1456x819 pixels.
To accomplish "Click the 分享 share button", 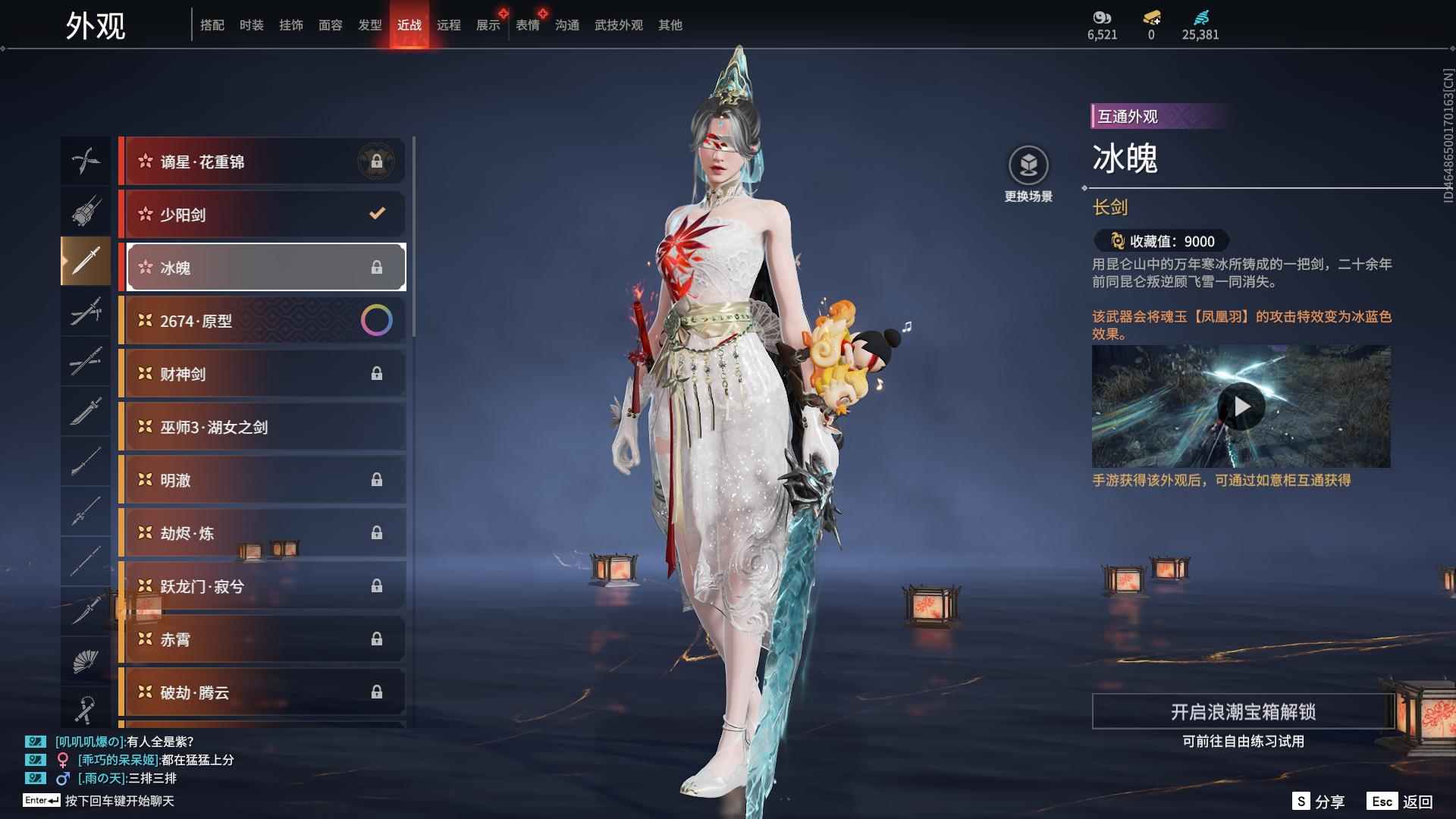I will [x=1318, y=802].
